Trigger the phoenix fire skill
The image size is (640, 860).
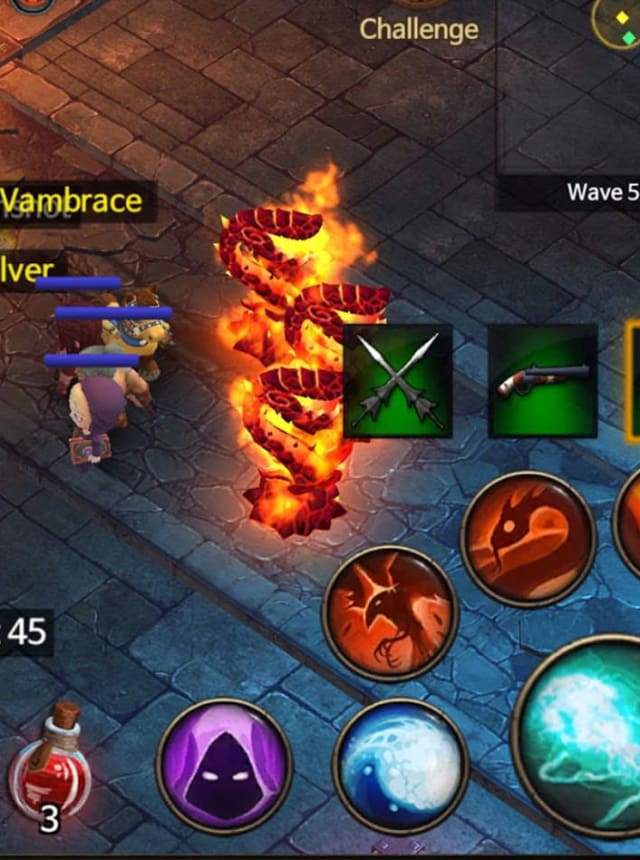tap(390, 613)
